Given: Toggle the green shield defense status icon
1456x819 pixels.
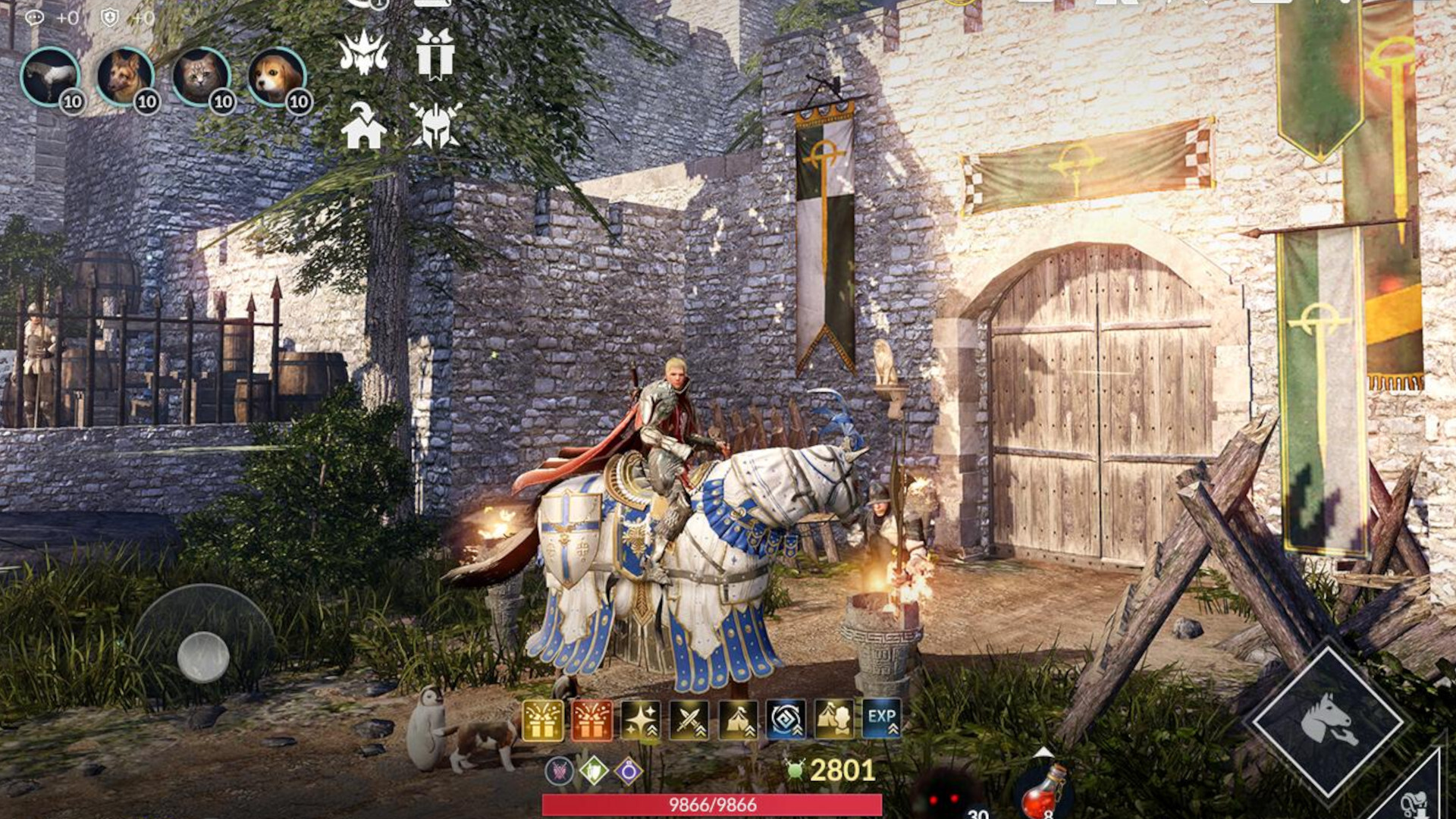Looking at the screenshot, I should tap(595, 772).
